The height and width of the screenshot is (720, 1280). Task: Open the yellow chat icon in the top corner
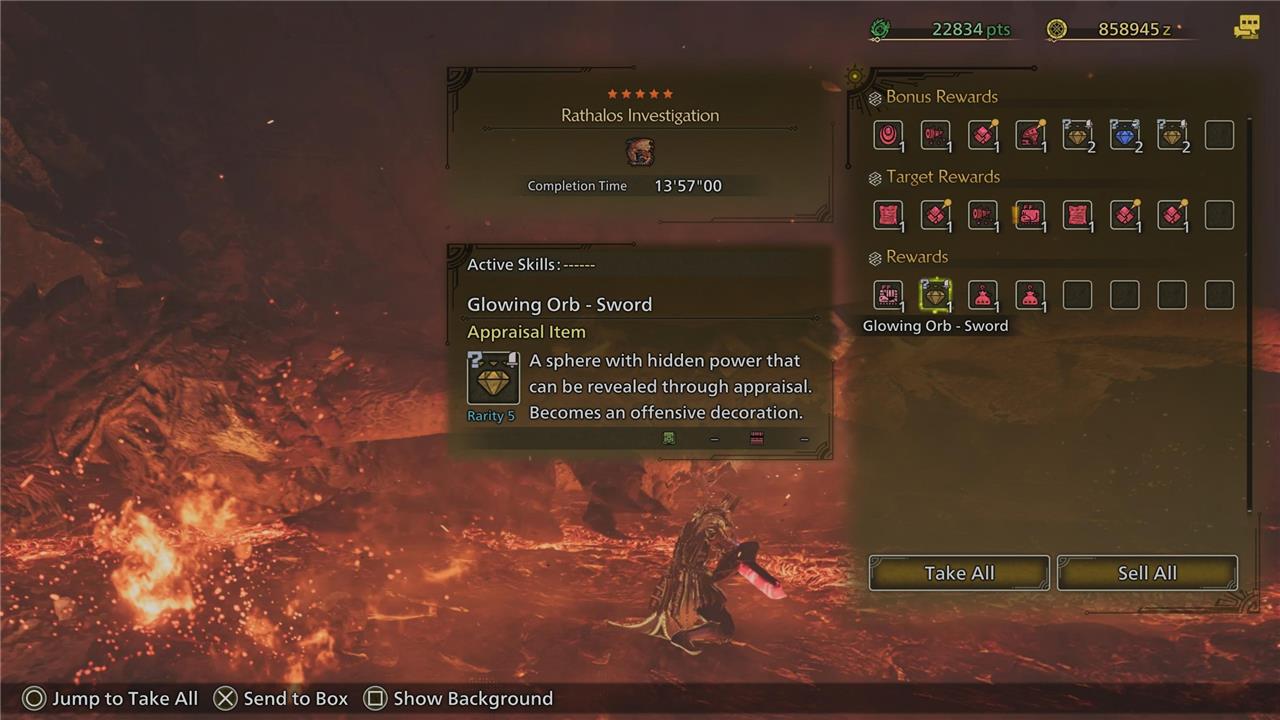tap(1246, 28)
